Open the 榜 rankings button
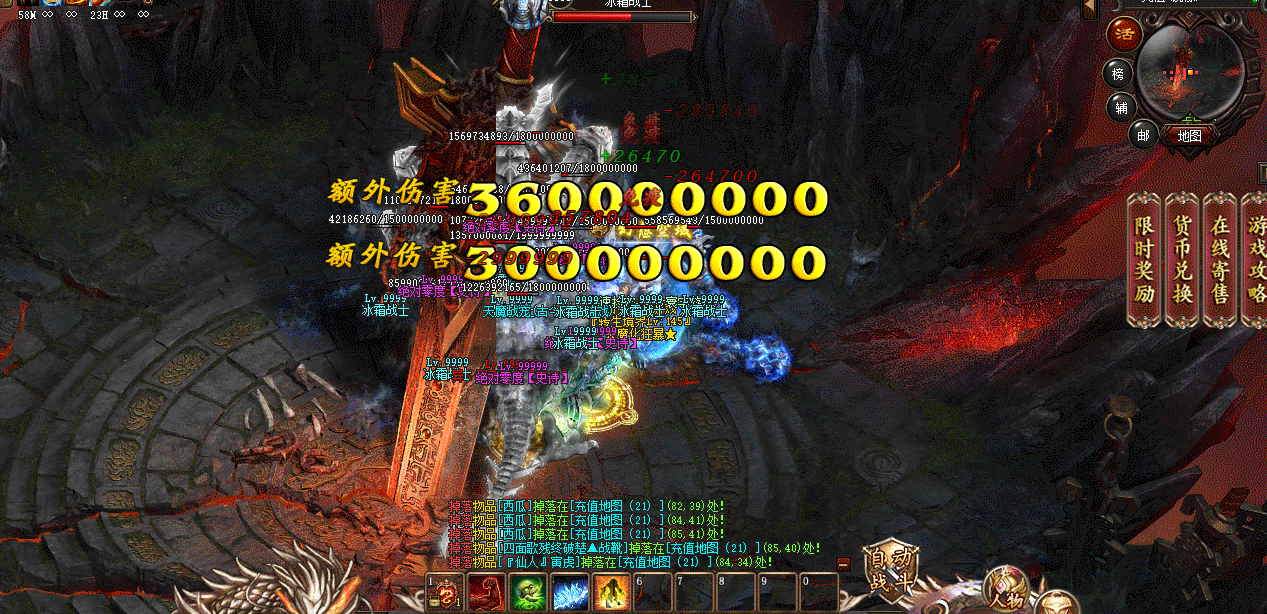 pos(1118,73)
